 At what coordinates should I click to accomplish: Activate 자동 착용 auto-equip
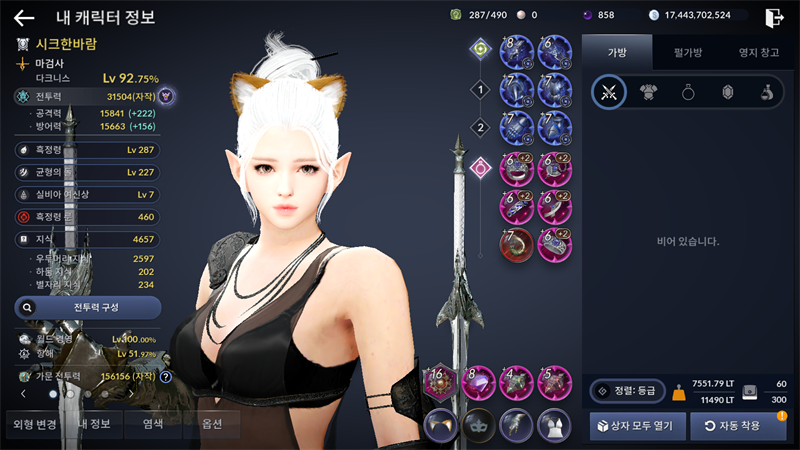pyautogui.click(x=738, y=425)
